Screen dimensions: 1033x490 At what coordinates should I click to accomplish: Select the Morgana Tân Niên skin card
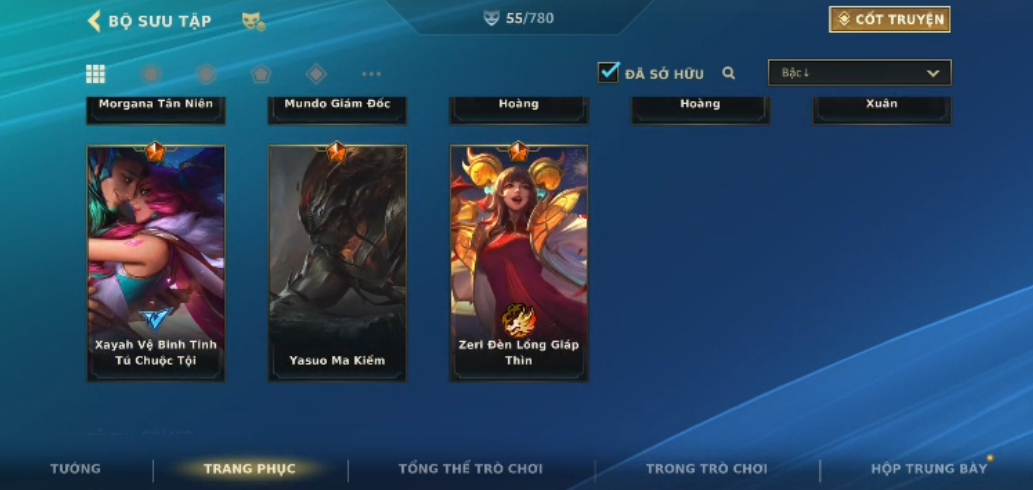(x=156, y=106)
